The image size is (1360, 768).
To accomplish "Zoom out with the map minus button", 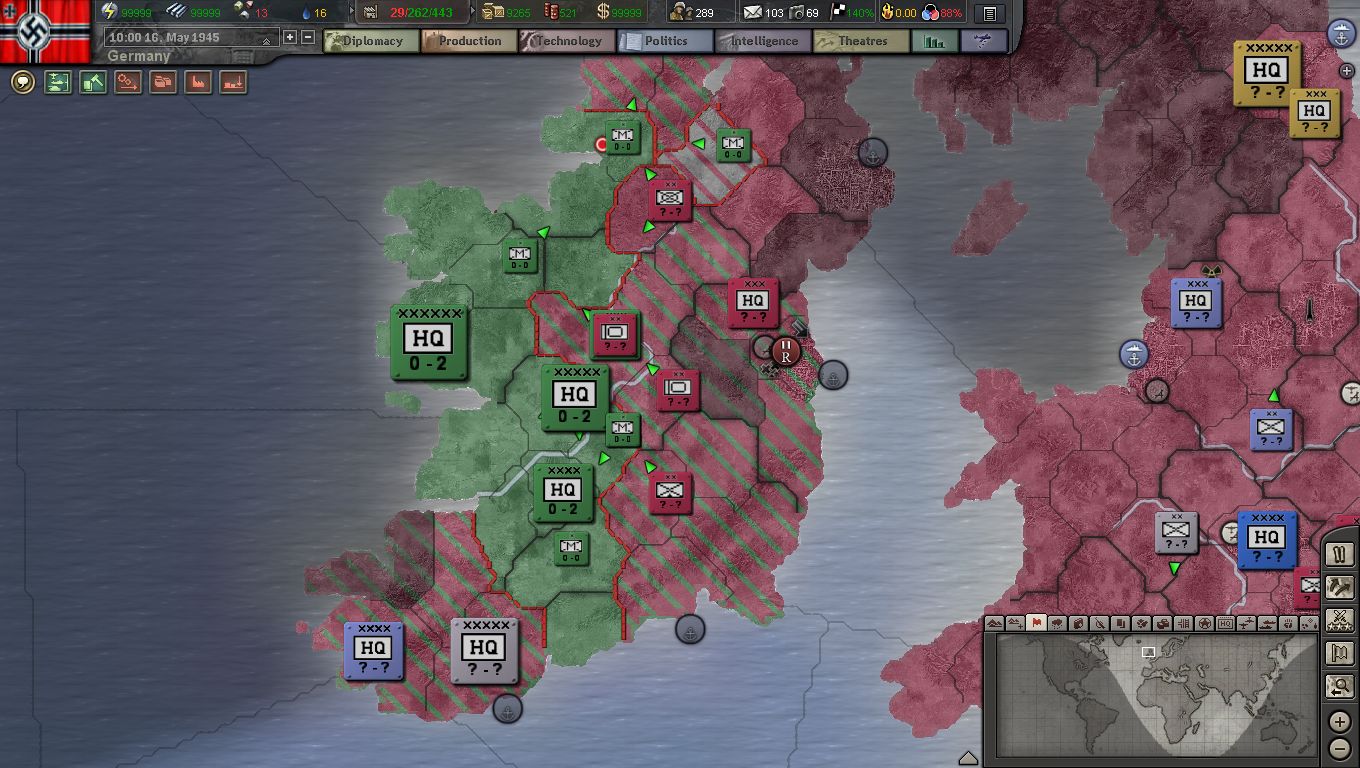I will tap(1340, 748).
